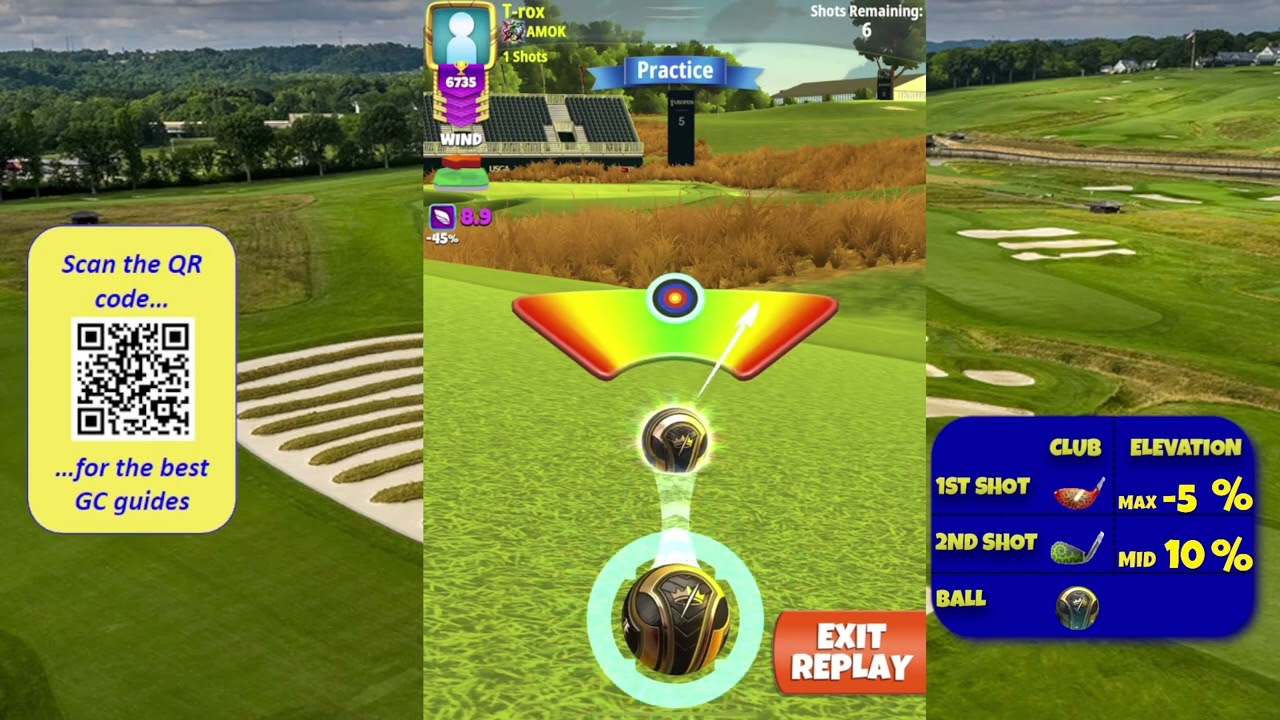Select the bullseye target marker

click(675, 297)
